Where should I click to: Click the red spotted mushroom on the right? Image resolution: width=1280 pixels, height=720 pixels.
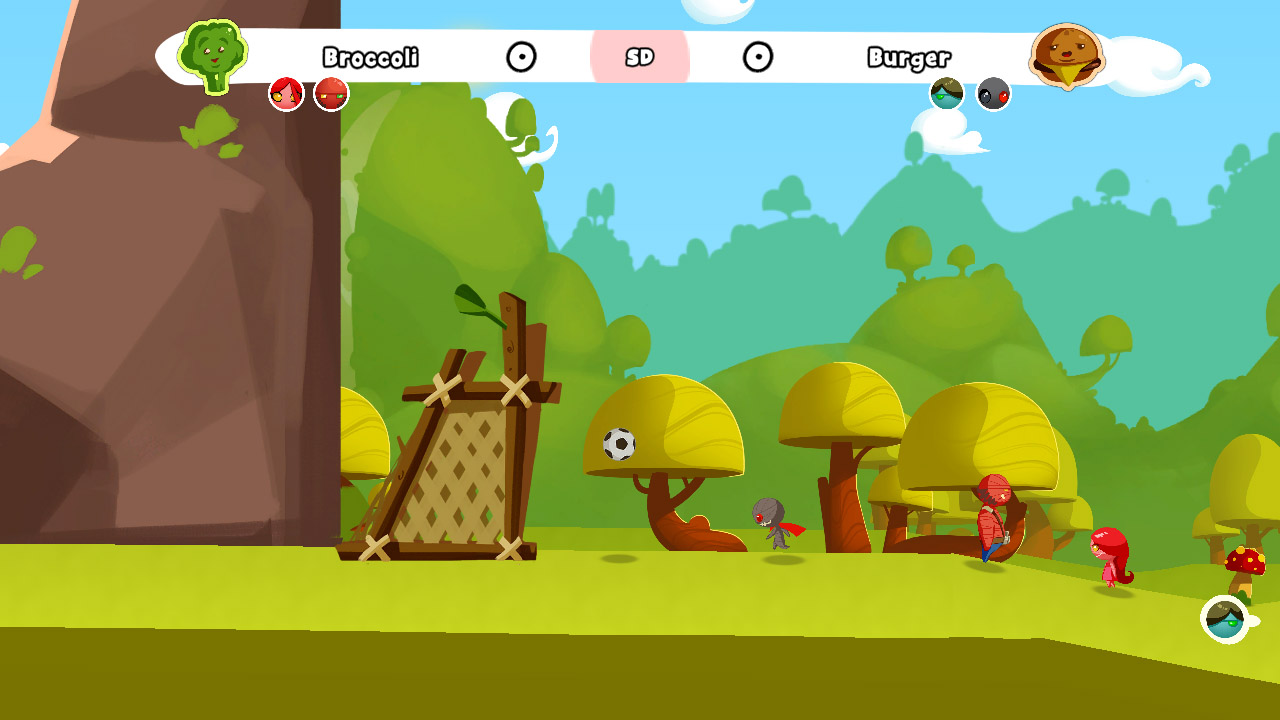pos(1243,560)
